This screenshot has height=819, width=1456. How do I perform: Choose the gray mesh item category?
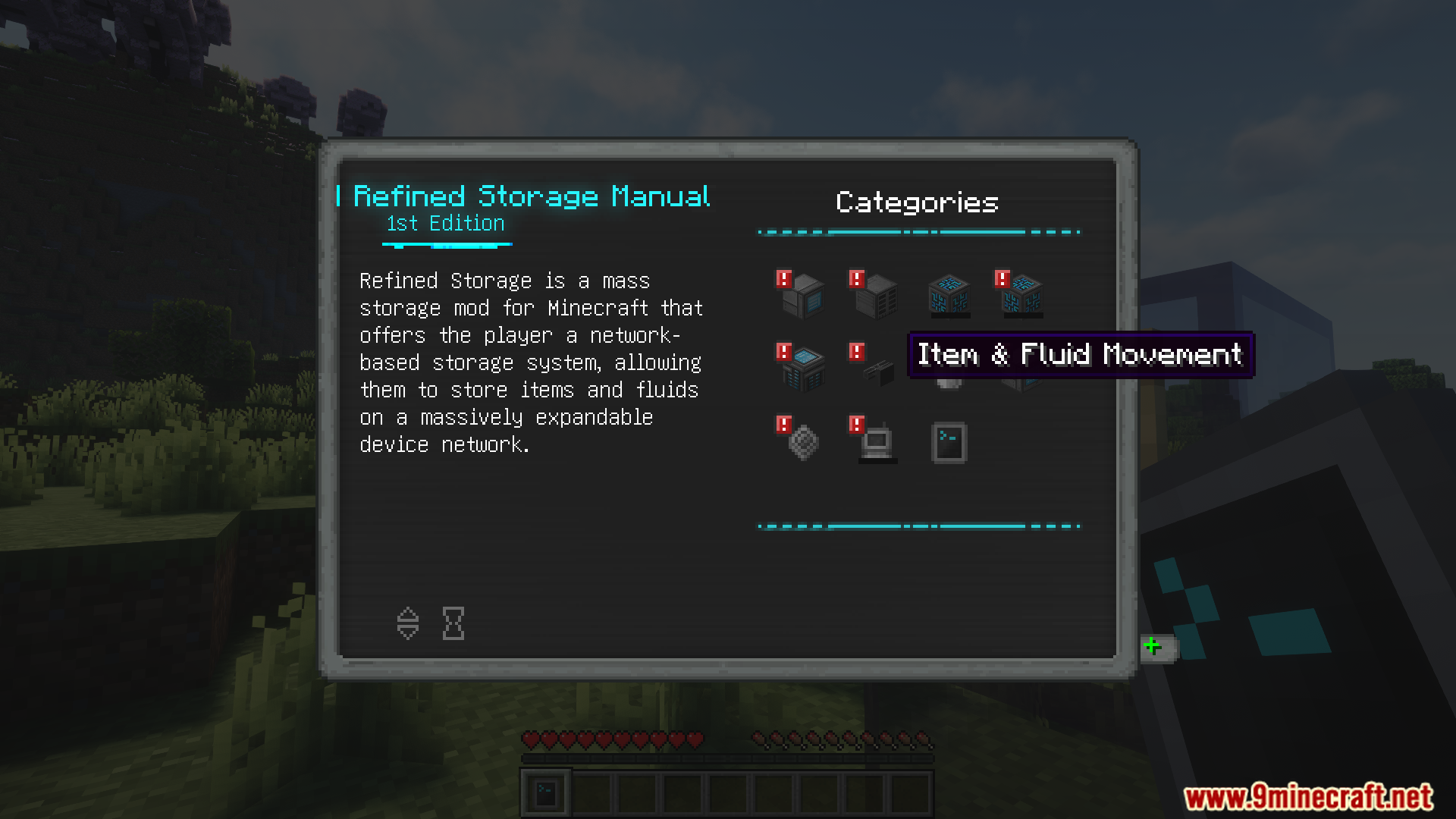[x=802, y=441]
